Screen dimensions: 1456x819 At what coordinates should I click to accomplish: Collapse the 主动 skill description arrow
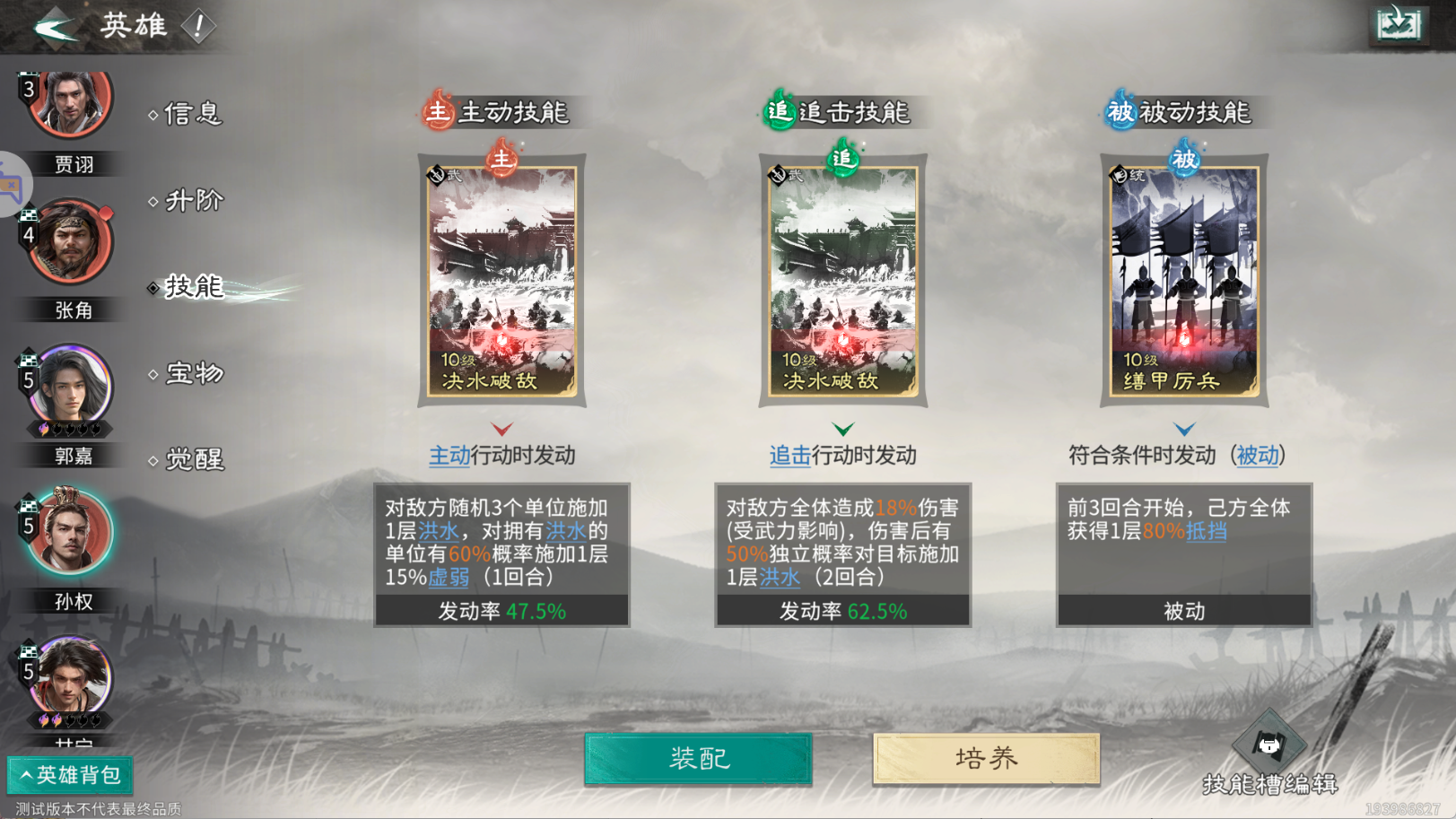coord(502,429)
